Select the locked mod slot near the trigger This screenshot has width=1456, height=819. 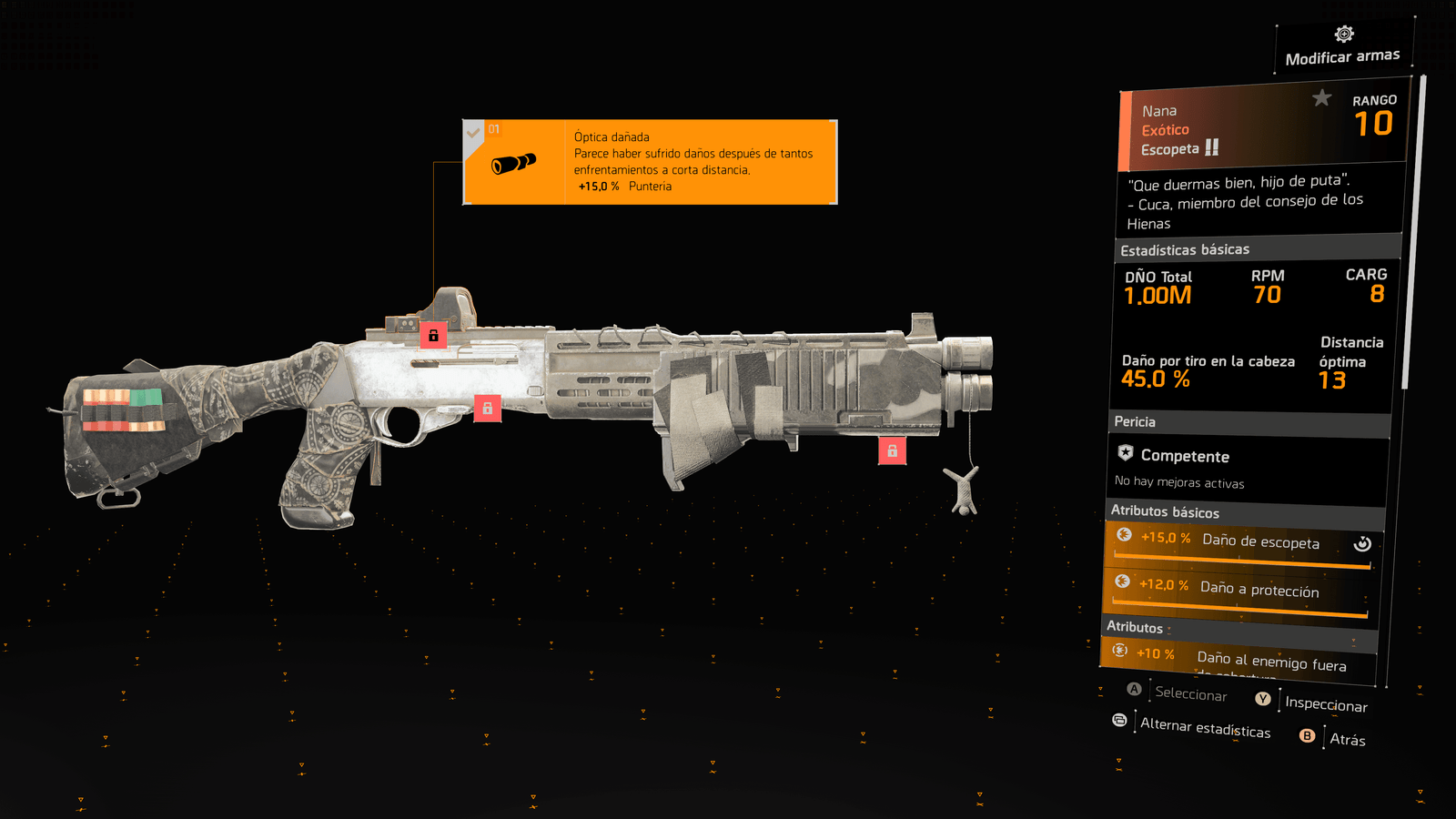[488, 409]
